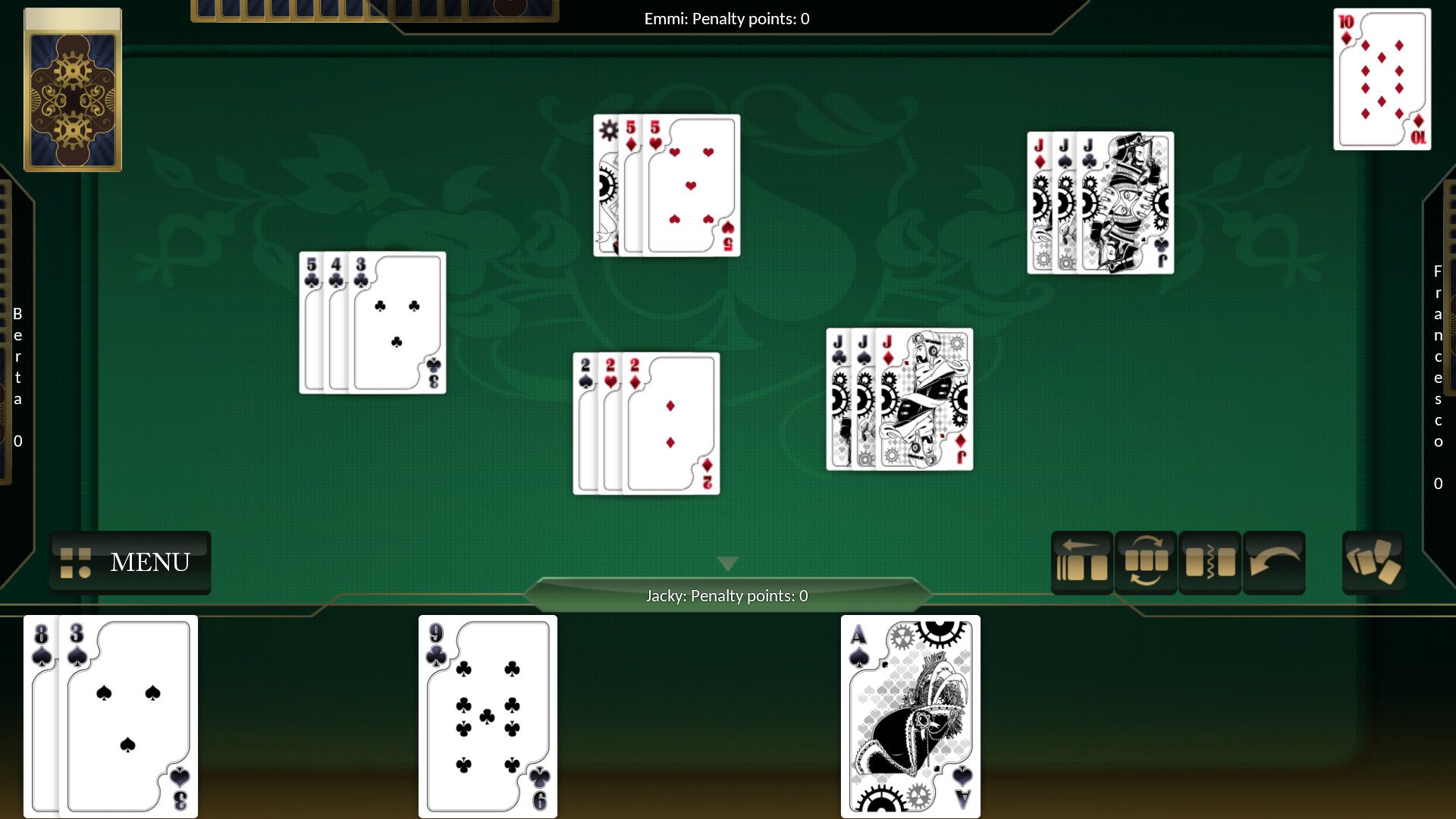Select Berta's name on the left edge
This screenshot has height=819, width=1456.
click(x=17, y=356)
